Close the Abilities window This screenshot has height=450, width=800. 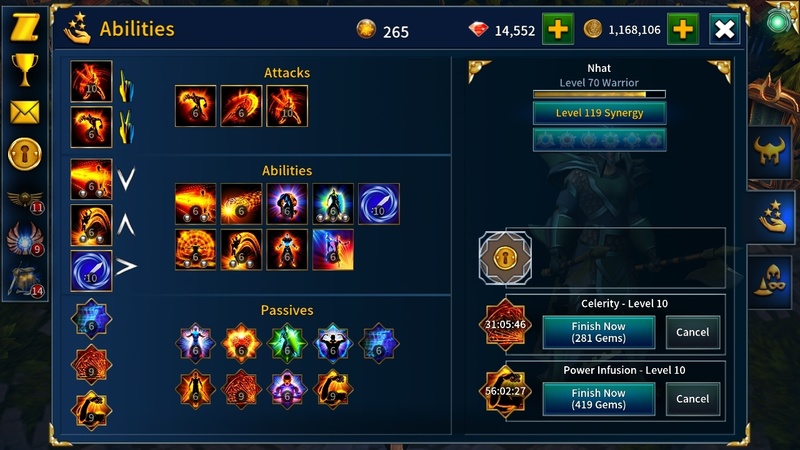[x=725, y=30]
